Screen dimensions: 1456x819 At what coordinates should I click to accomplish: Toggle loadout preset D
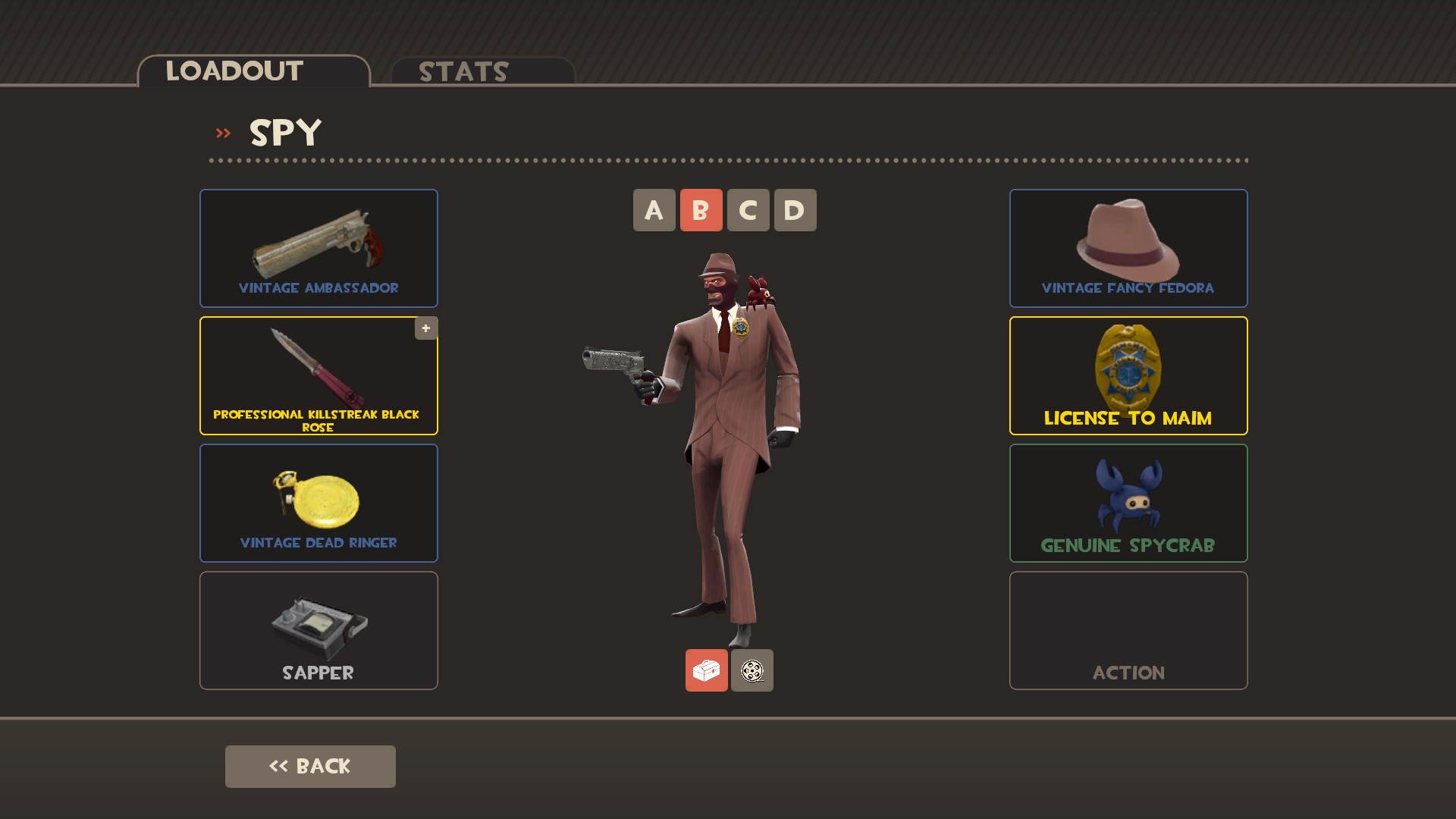coord(793,210)
